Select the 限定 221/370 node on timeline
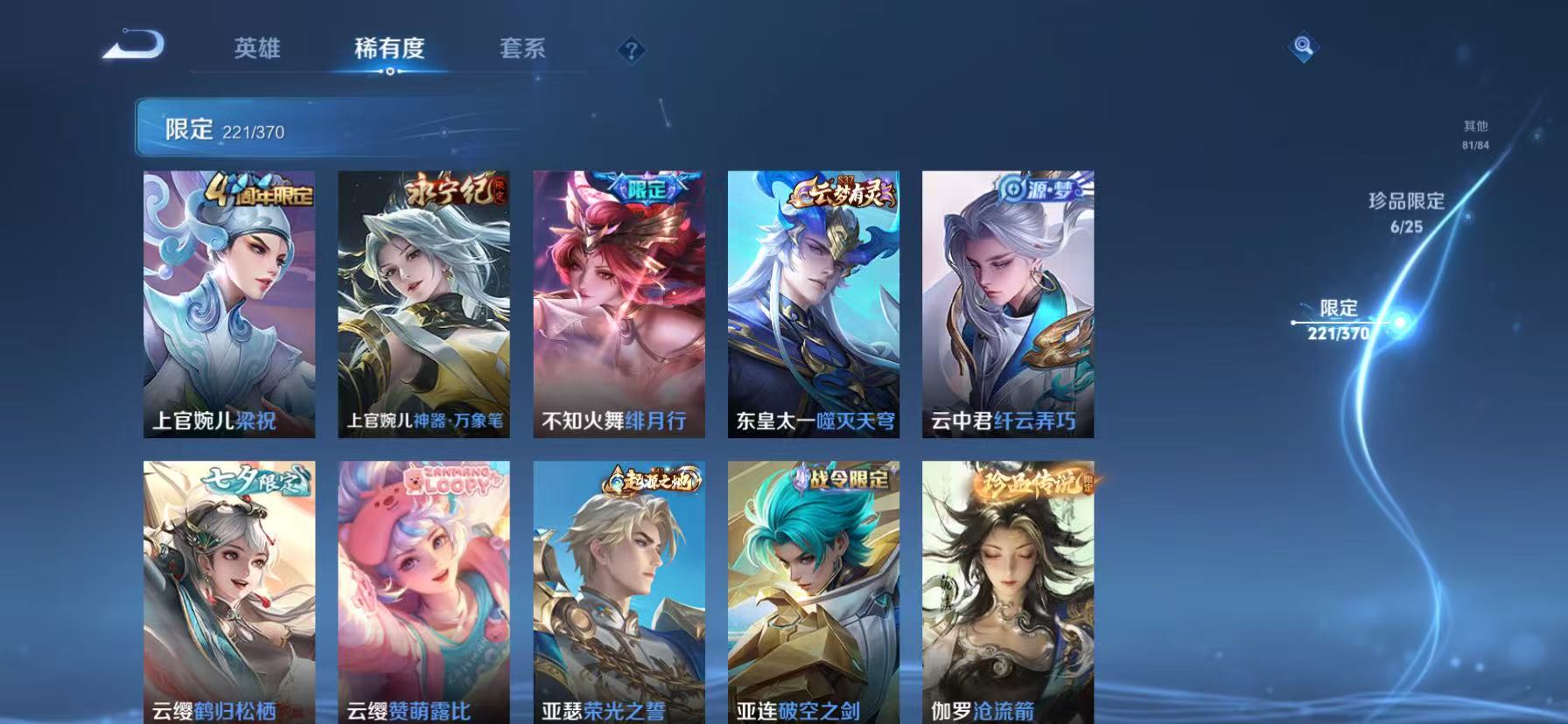The height and width of the screenshot is (724, 1568). pos(1338,319)
